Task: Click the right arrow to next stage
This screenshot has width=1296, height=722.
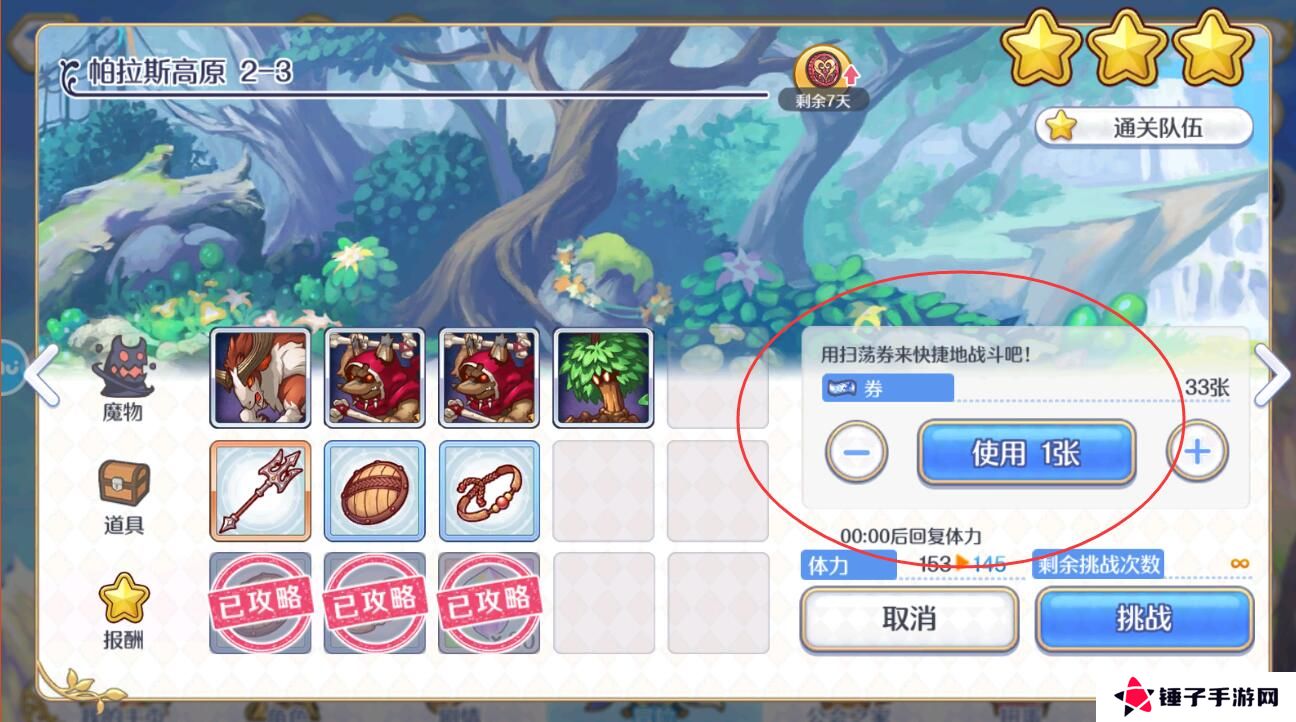Action: coord(1272,375)
